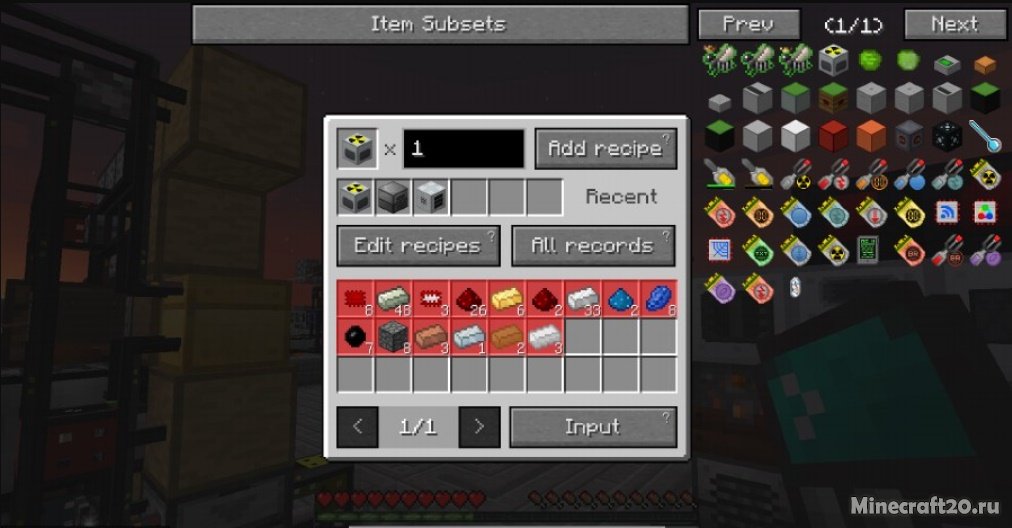Screen dimensions: 1012x528
Task: Open the Edit recipes screen
Action: tap(418, 245)
